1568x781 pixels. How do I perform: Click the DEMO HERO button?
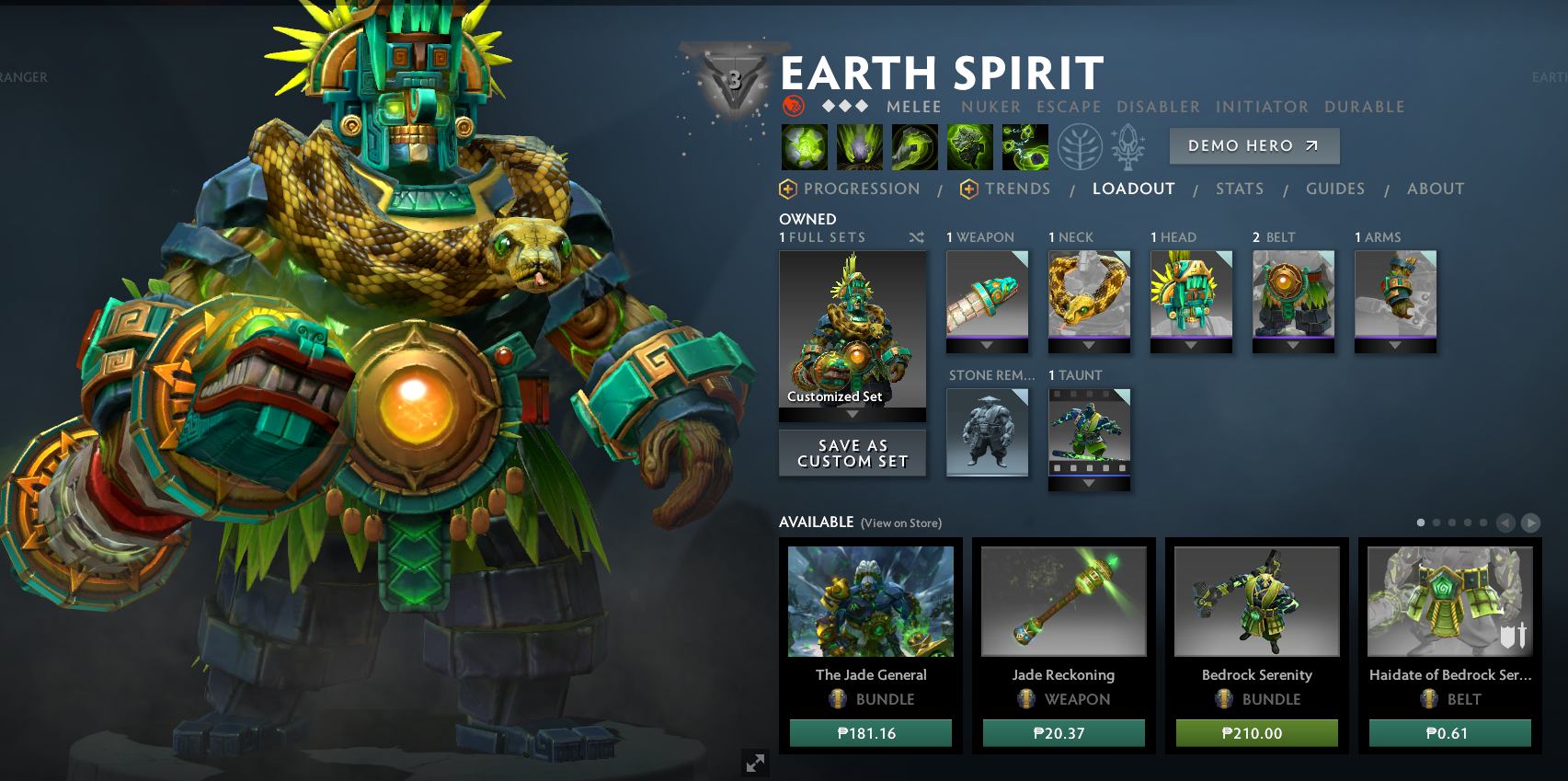1253,145
